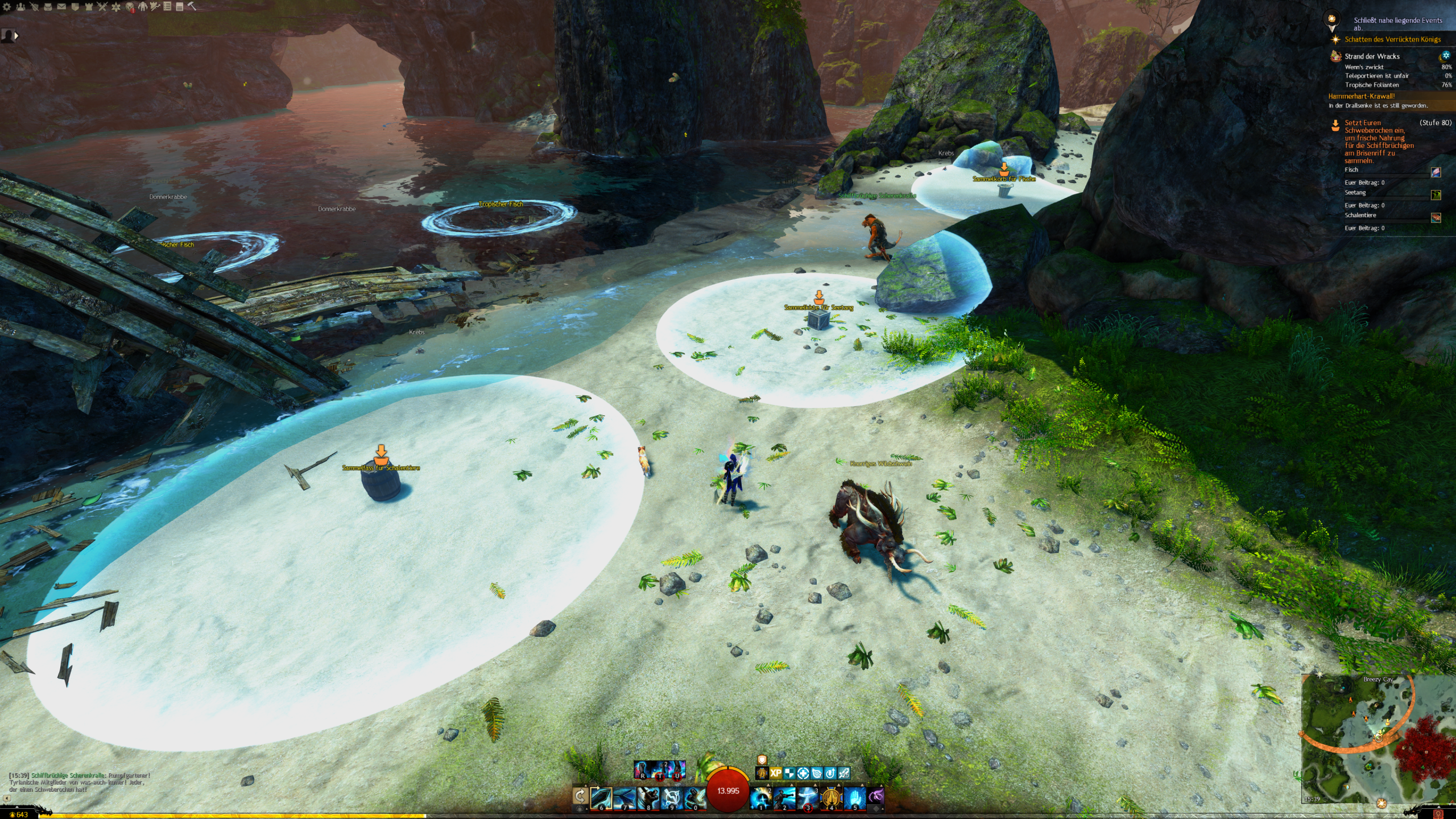Image resolution: width=1456 pixels, height=819 pixels.
Task: Open the gear-shaped game menu icon
Action: [x=7, y=7]
